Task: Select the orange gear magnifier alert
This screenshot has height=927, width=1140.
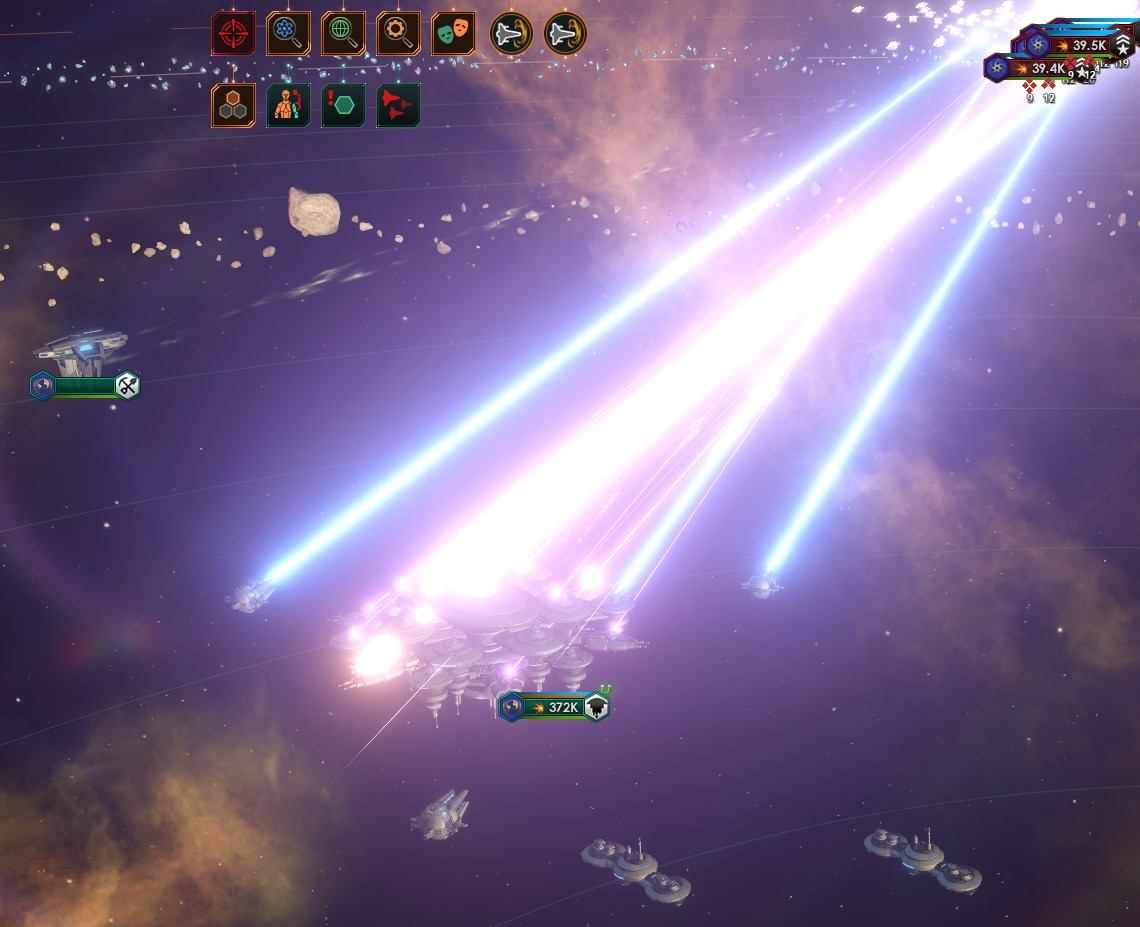Action: pyautogui.click(x=398, y=34)
